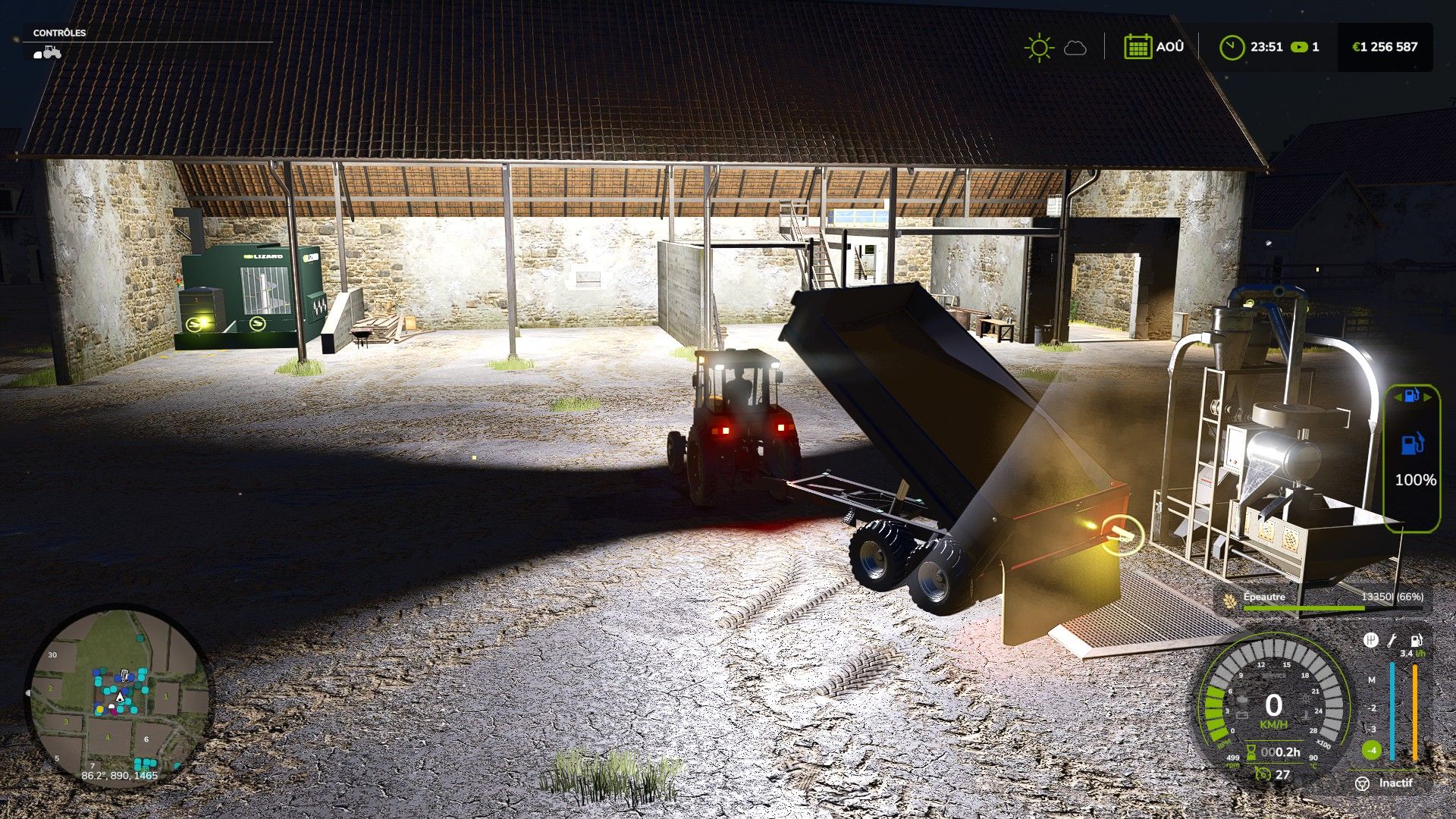The width and height of the screenshot is (1456, 819).
Task: Toggle the steering wheel Inactif indicator
Action: (1363, 783)
